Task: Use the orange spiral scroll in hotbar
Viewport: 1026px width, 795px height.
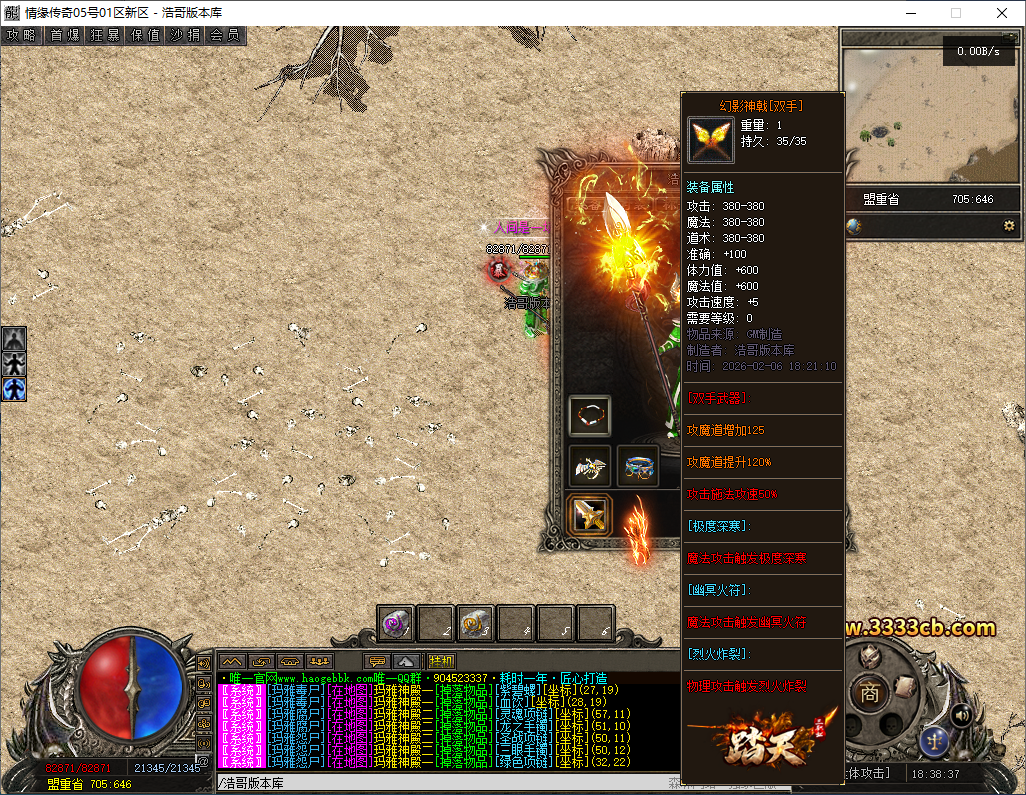Action: click(476, 623)
